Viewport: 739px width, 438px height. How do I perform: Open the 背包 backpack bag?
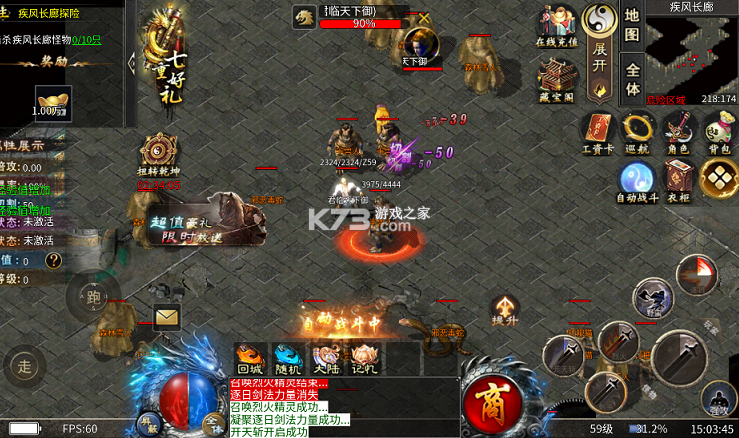tap(717, 133)
